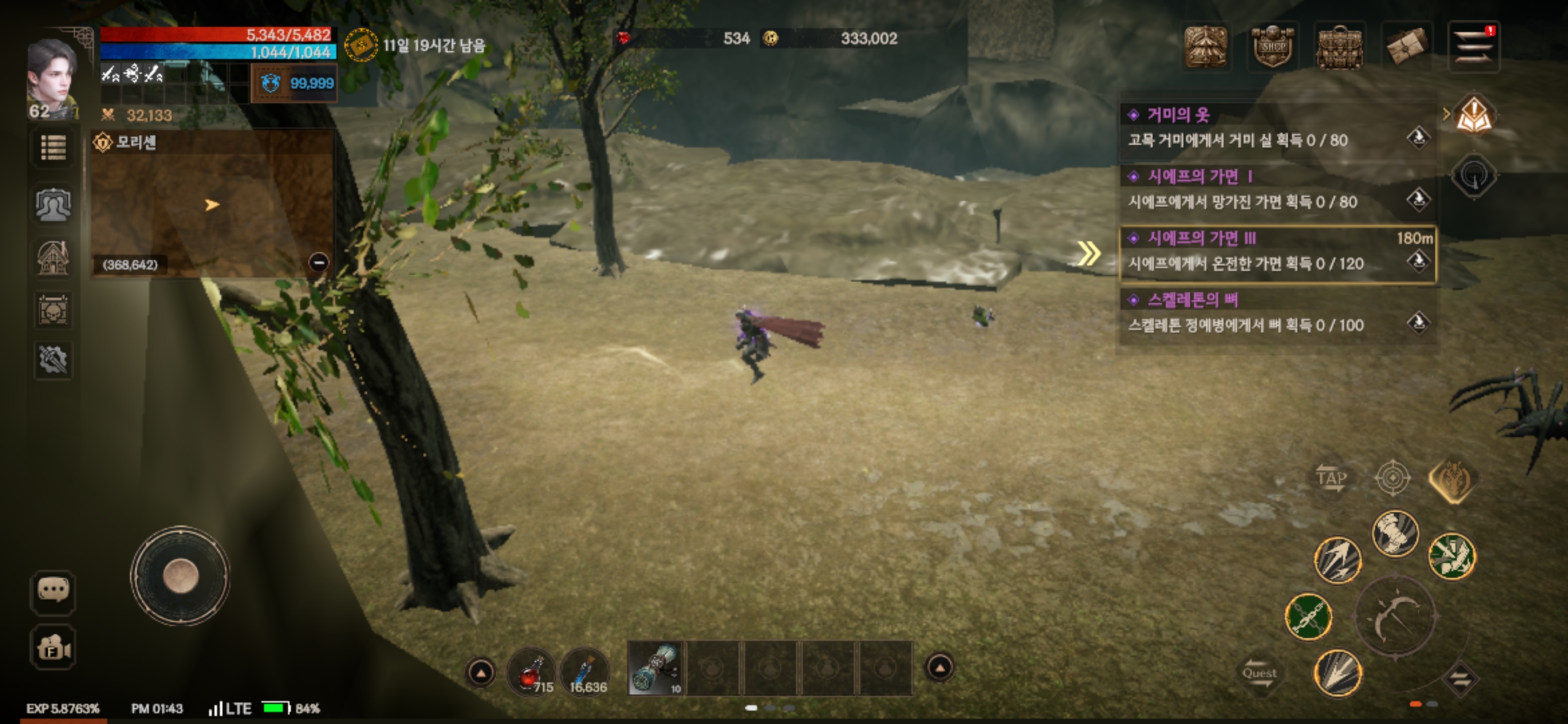Open the SHOP from the top bar
Viewport: 1568px width, 724px height.
[1272, 46]
